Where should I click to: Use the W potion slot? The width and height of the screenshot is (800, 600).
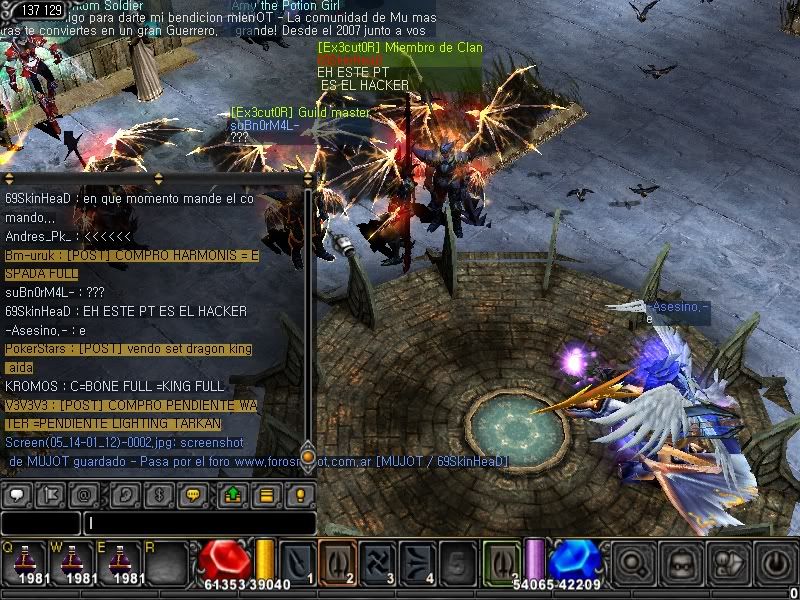71,561
